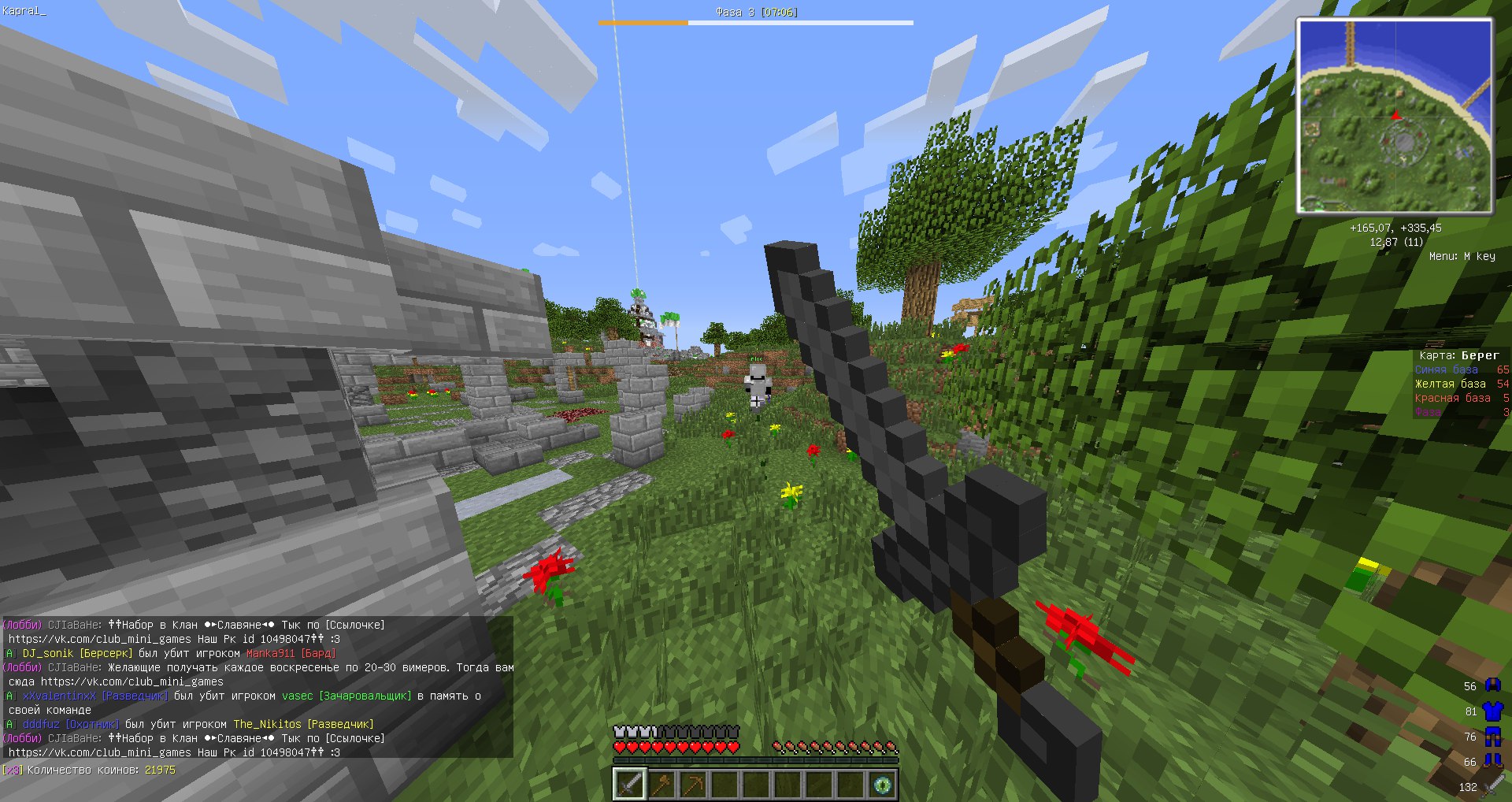Click the sword durability icon showing 132
Screen dimensions: 1512x802
pyautogui.click(x=1493, y=785)
